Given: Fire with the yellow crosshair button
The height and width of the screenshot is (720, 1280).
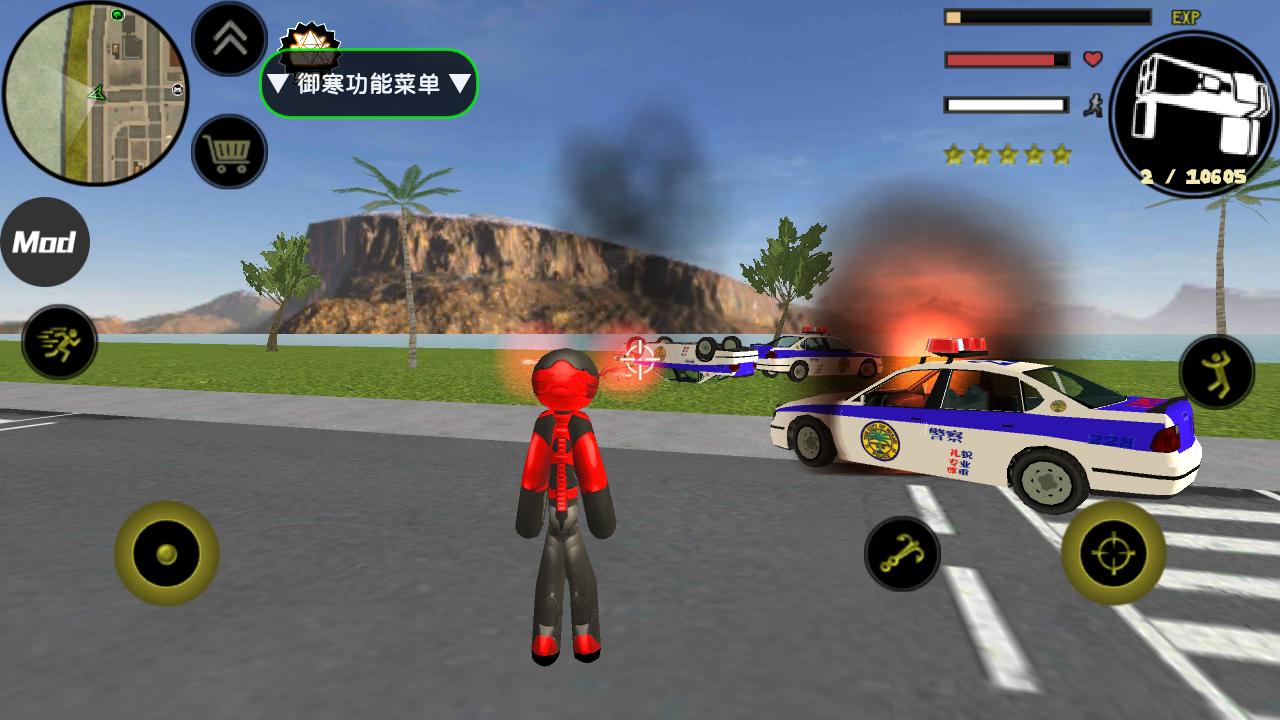Looking at the screenshot, I should coord(1113,553).
